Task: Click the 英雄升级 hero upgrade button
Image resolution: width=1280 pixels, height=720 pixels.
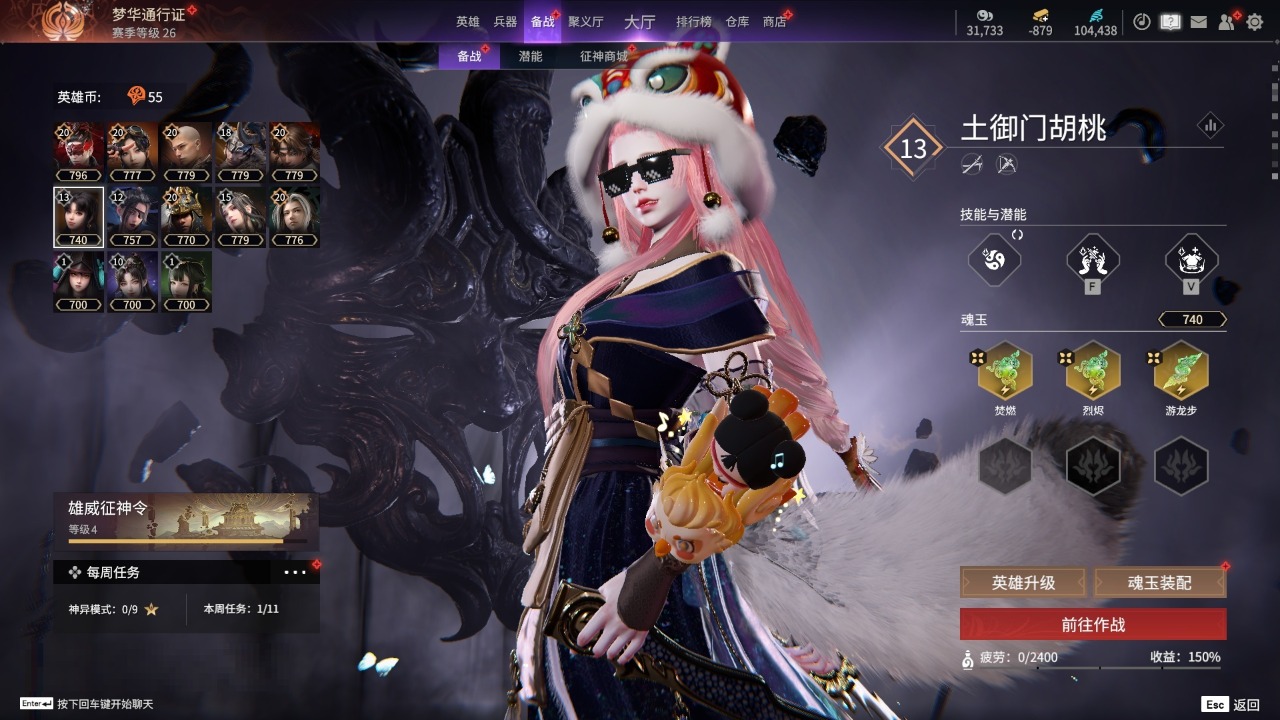Action: [1023, 582]
